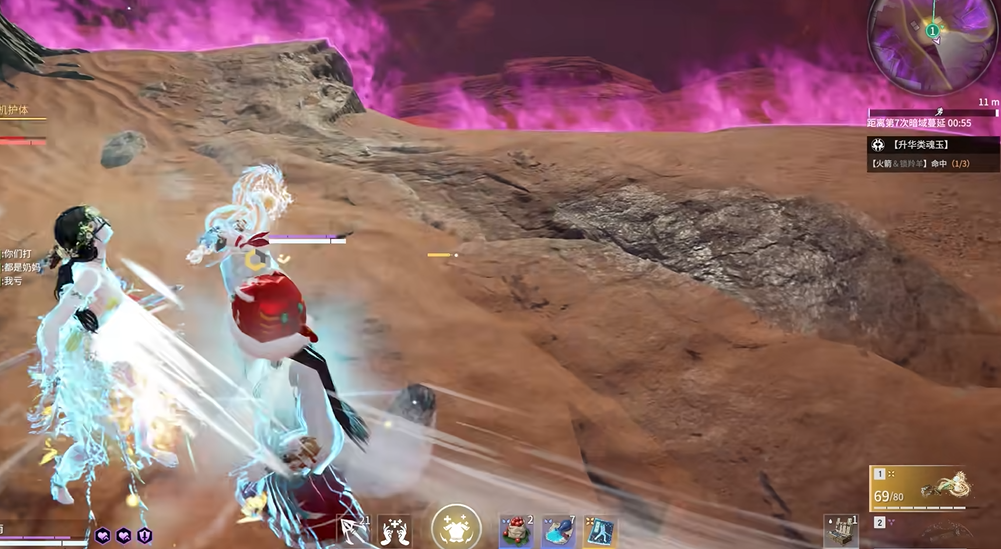This screenshot has width=1001, height=549.
Task: Select weapon slot 1 with 69/80 durability
Action: coord(922,488)
